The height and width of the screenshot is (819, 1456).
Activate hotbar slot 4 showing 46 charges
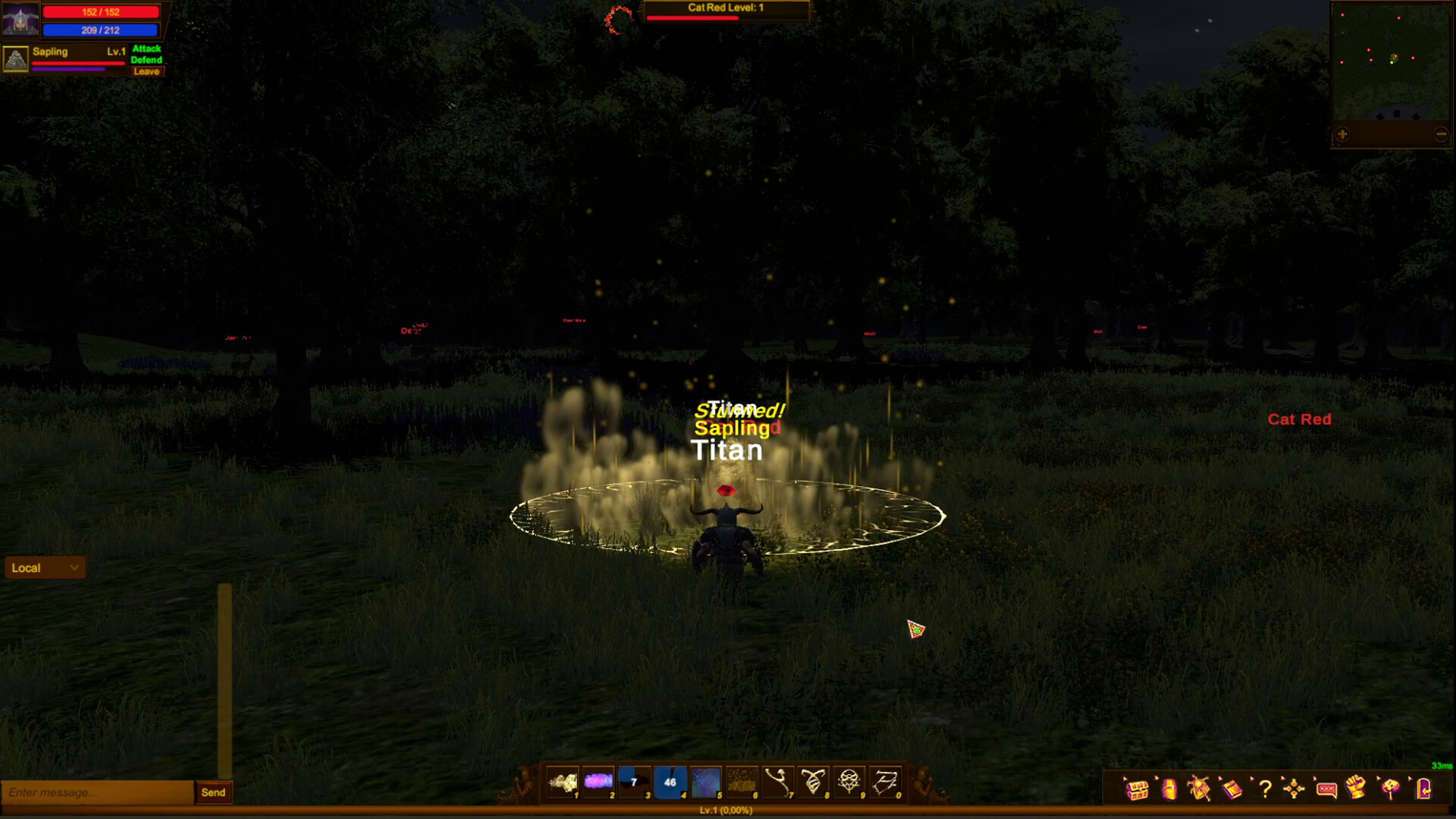point(670,782)
